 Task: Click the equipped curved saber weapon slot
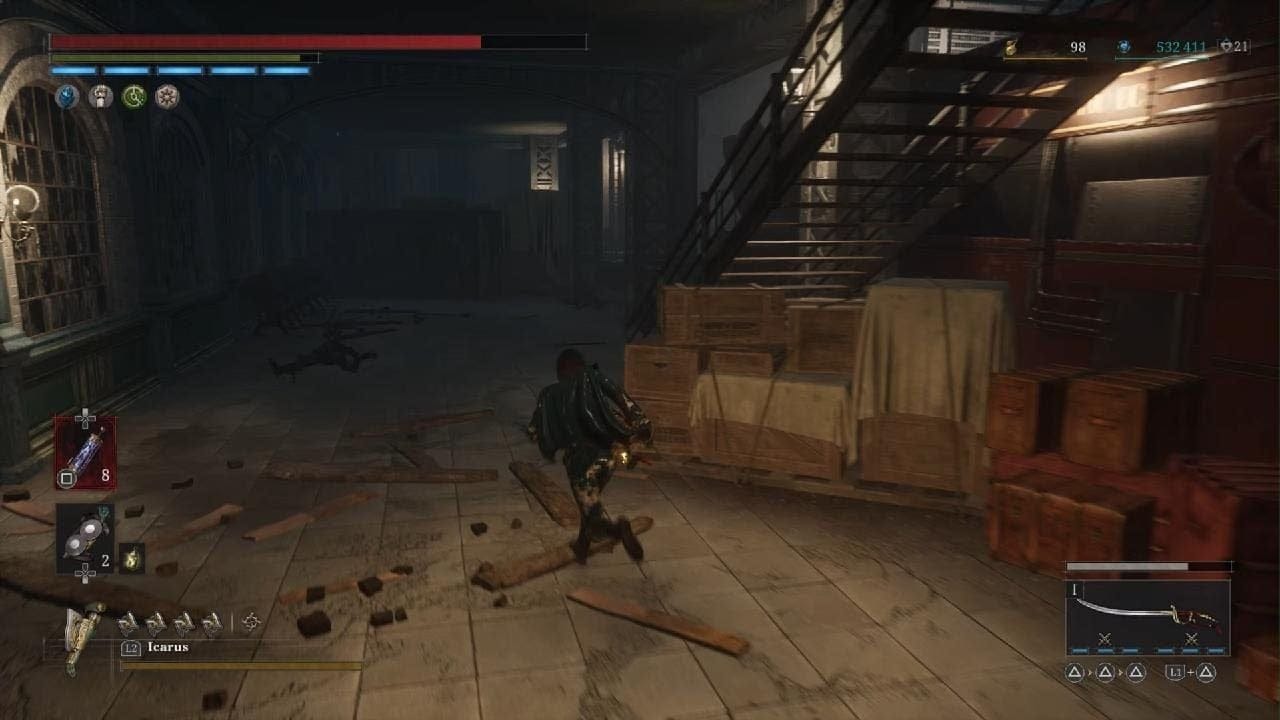click(x=1147, y=616)
